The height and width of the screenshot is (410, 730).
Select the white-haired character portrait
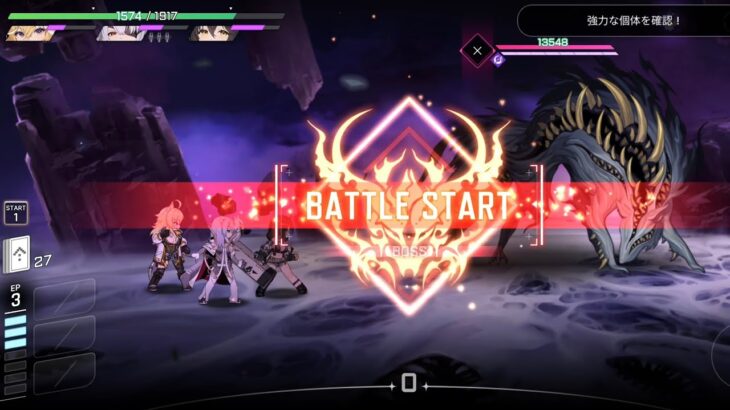pos(119,33)
